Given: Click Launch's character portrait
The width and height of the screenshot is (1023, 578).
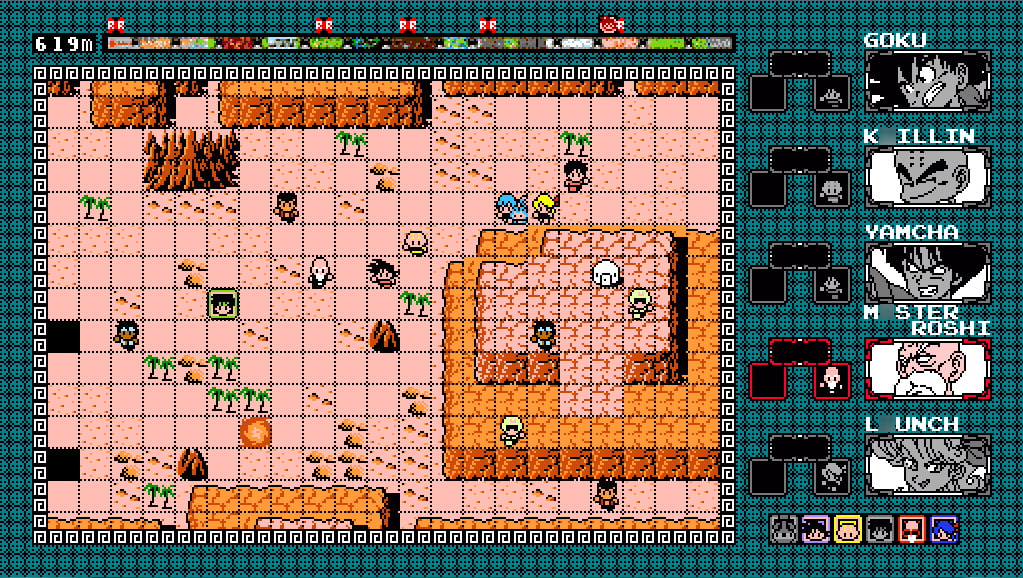Looking at the screenshot, I should coord(927,466).
